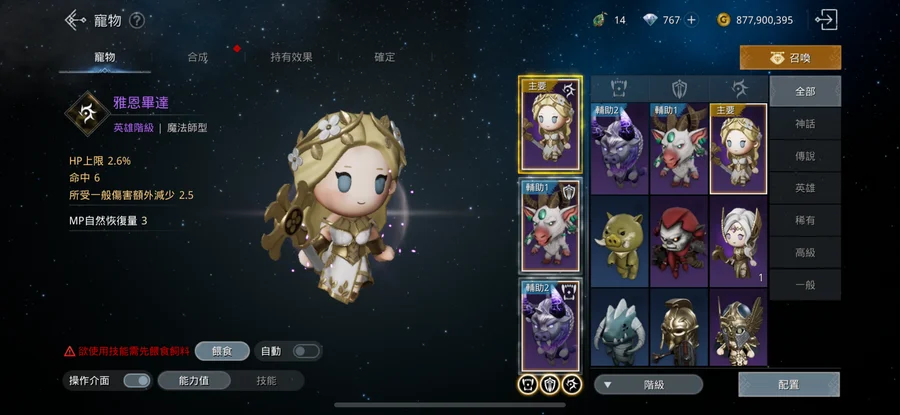
Task: Switch to the 合成 tab
Action: click(197, 57)
